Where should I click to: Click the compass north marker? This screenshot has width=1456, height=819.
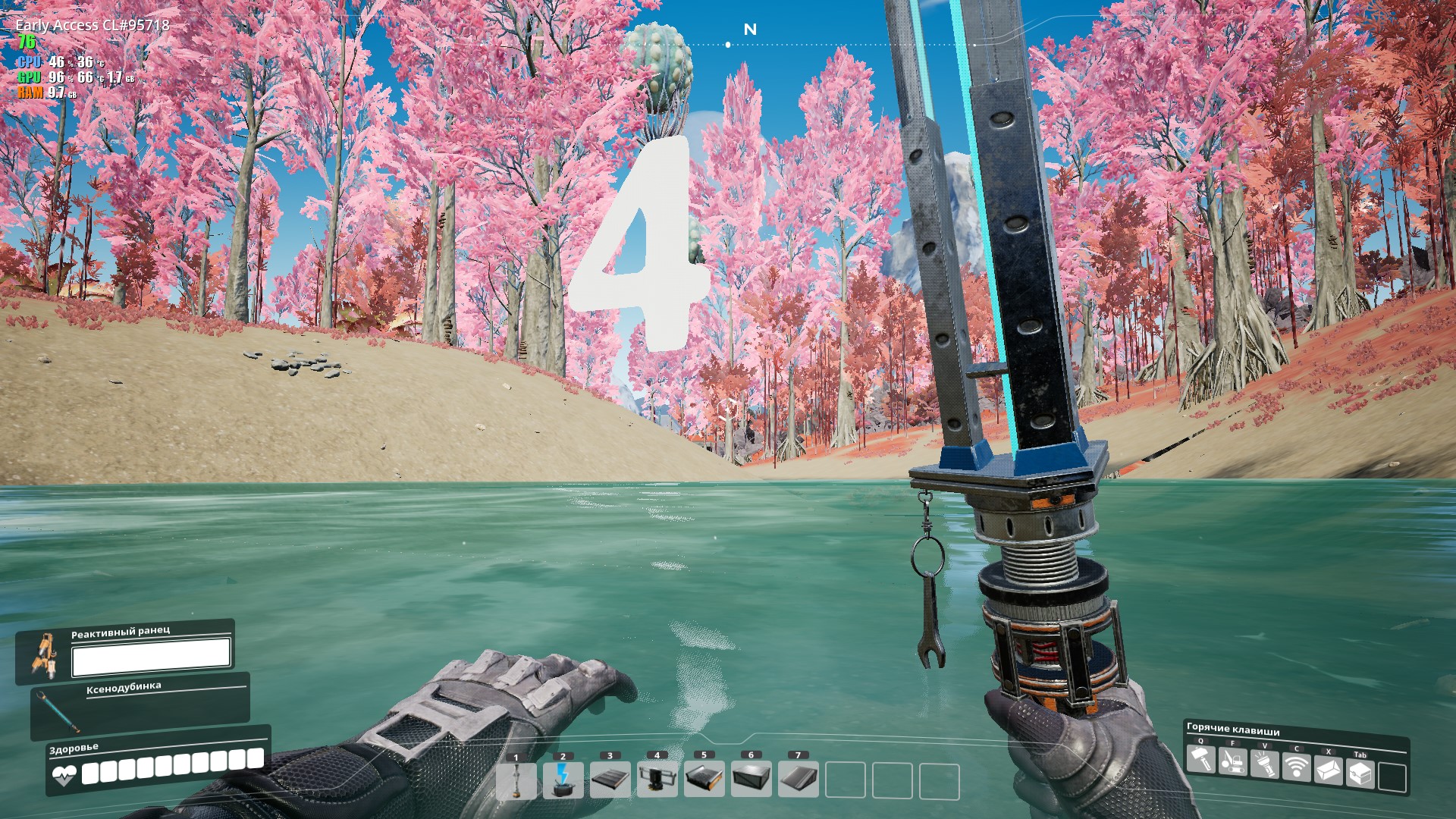pyautogui.click(x=750, y=30)
